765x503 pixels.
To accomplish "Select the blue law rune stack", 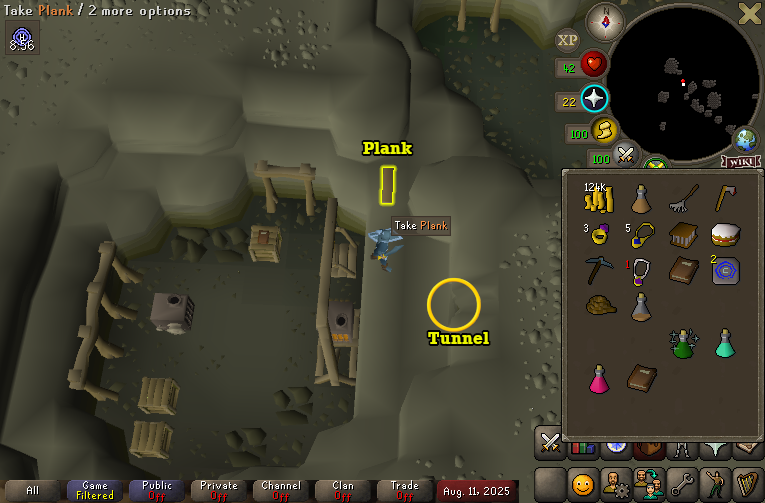I will 725,271.
